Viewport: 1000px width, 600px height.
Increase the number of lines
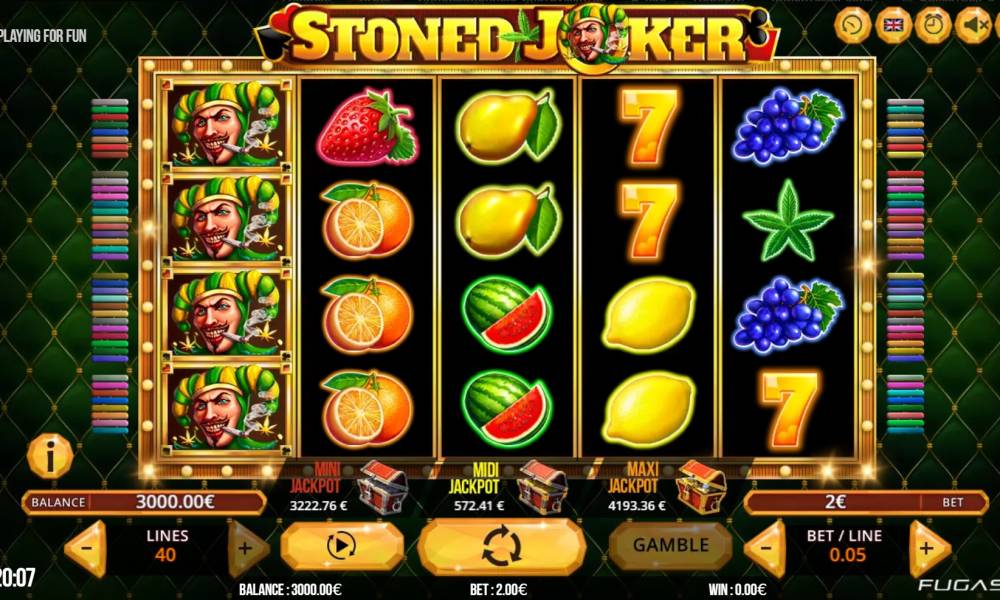click(x=248, y=549)
